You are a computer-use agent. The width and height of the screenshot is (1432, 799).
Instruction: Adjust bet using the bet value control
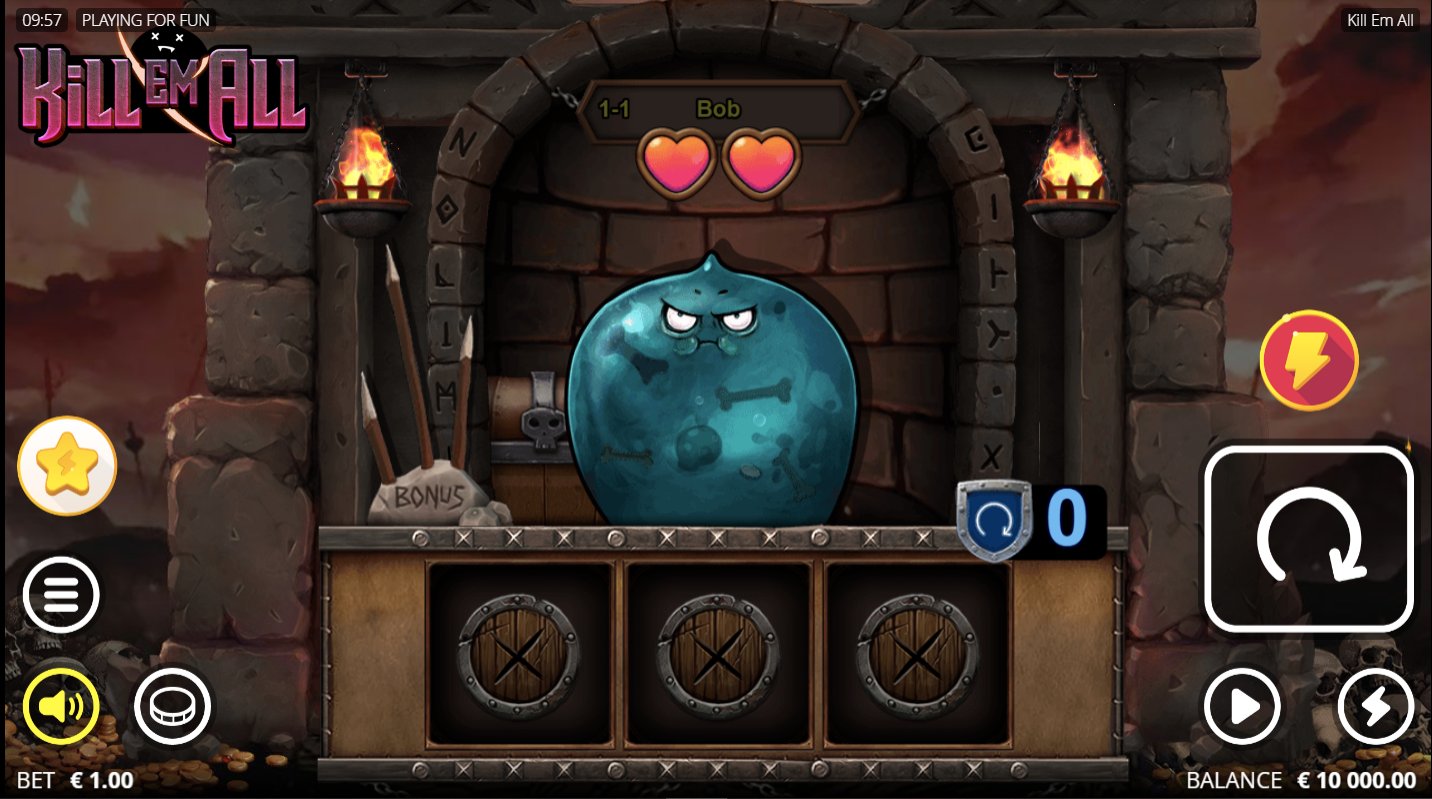[x=75, y=780]
